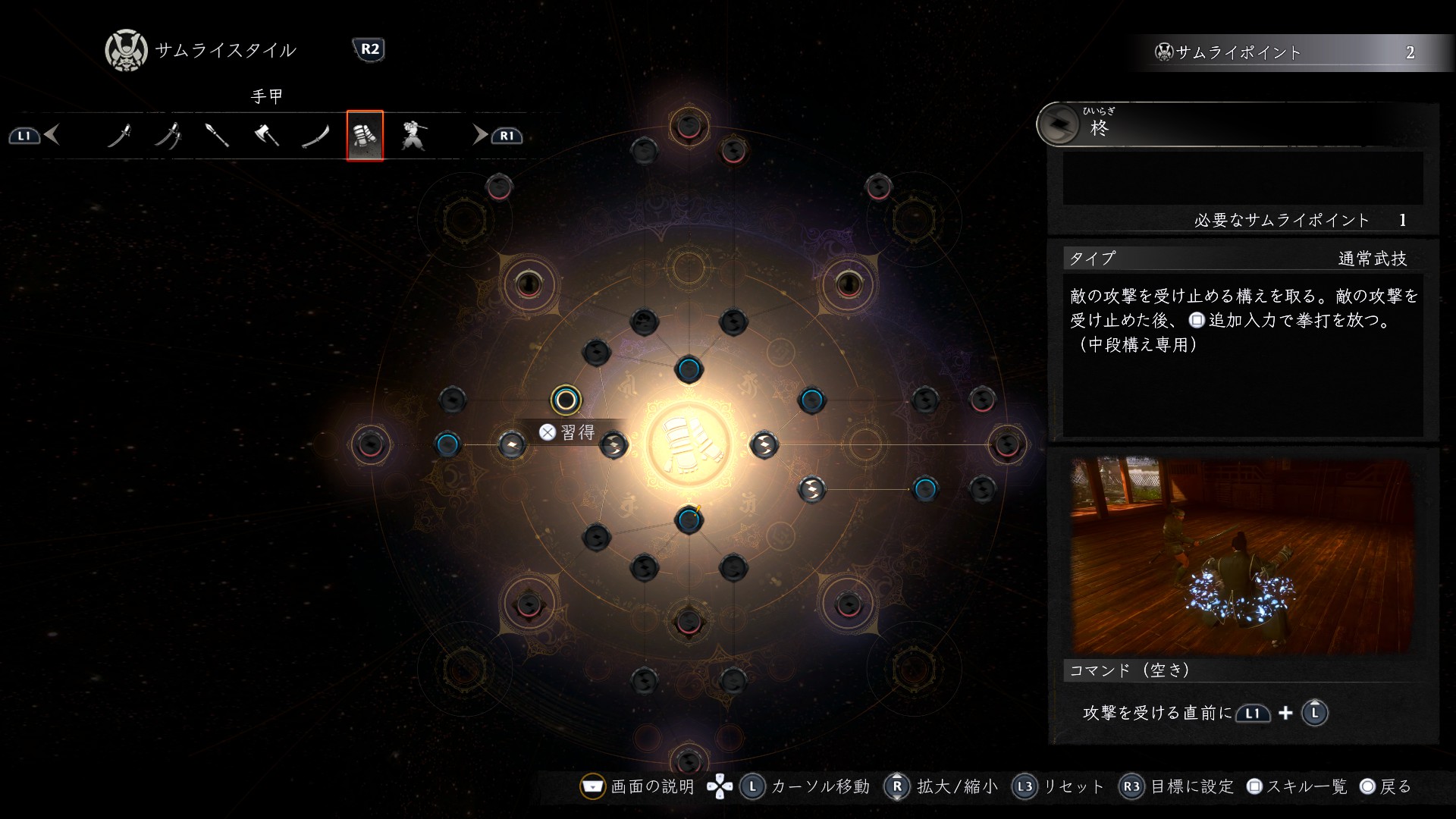Click the right arrow for next weapon
Viewport: 1456px width, 819px height.
[x=479, y=135]
